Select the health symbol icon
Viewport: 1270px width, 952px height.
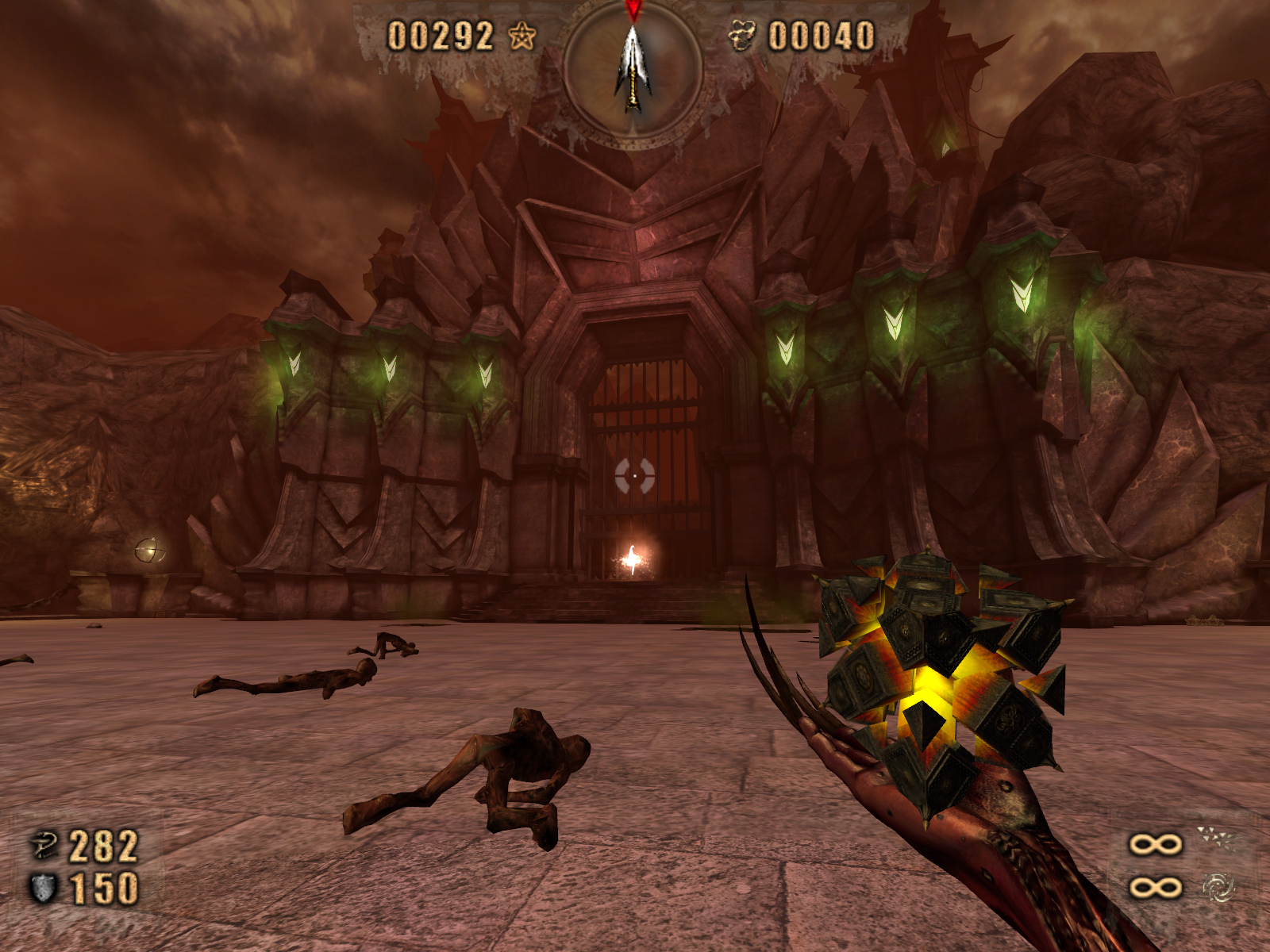[x=44, y=846]
